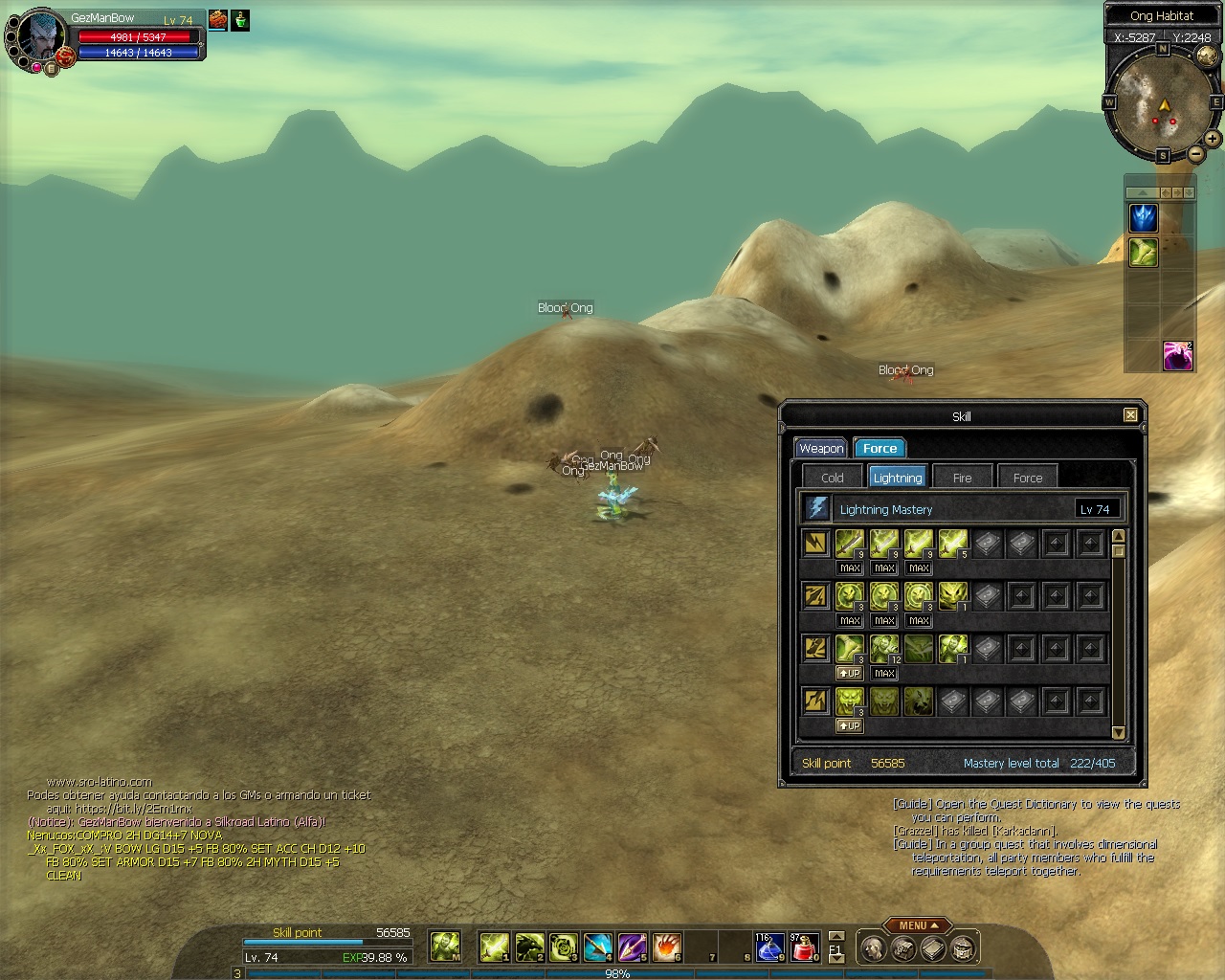Click the blue ice crystal buff icon
Viewport: 1225px width, 980px height.
tap(1144, 218)
